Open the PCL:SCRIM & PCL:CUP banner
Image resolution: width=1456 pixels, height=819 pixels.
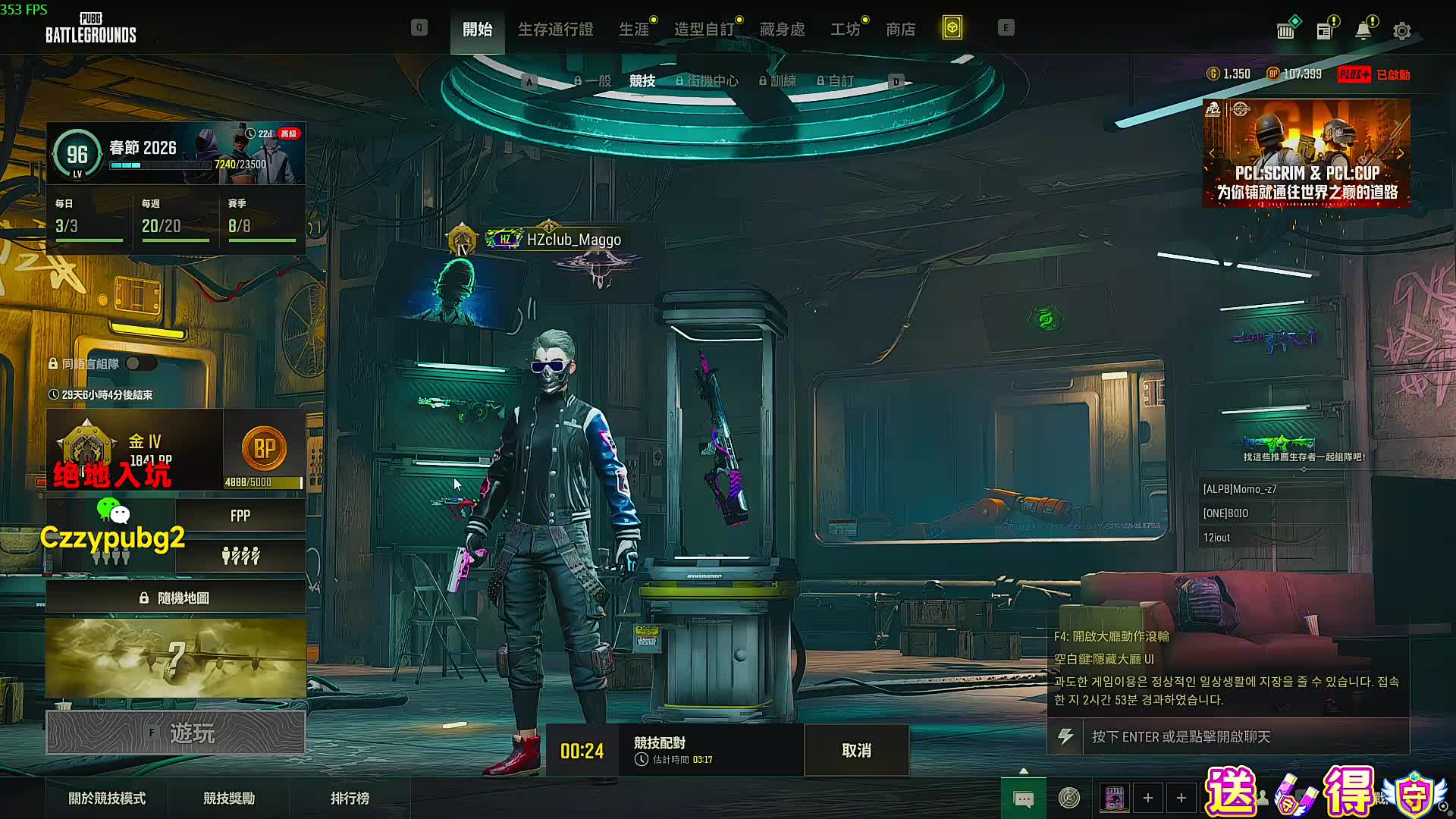tap(1306, 154)
